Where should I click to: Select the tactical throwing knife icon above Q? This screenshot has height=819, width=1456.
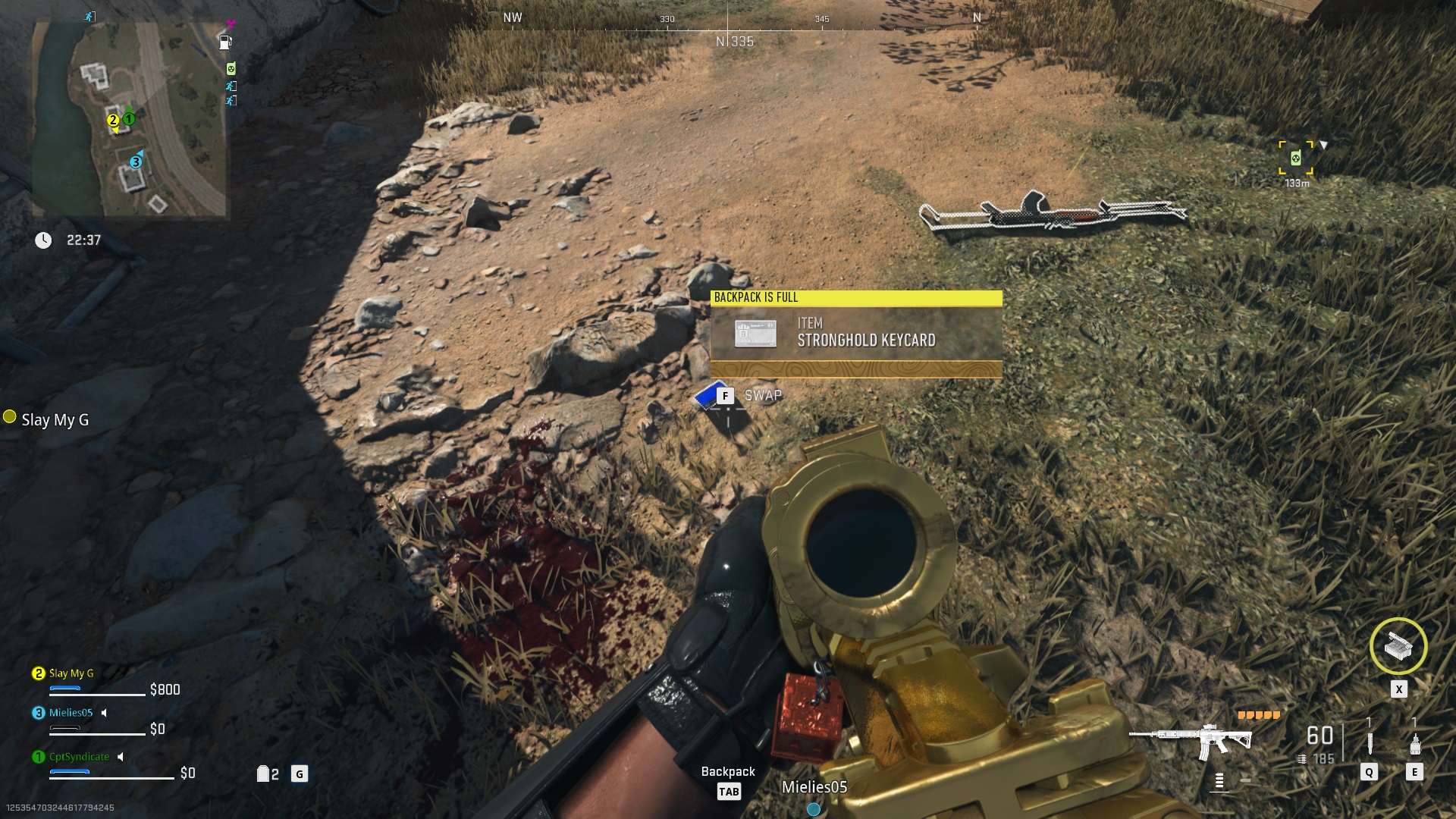pos(1369,742)
